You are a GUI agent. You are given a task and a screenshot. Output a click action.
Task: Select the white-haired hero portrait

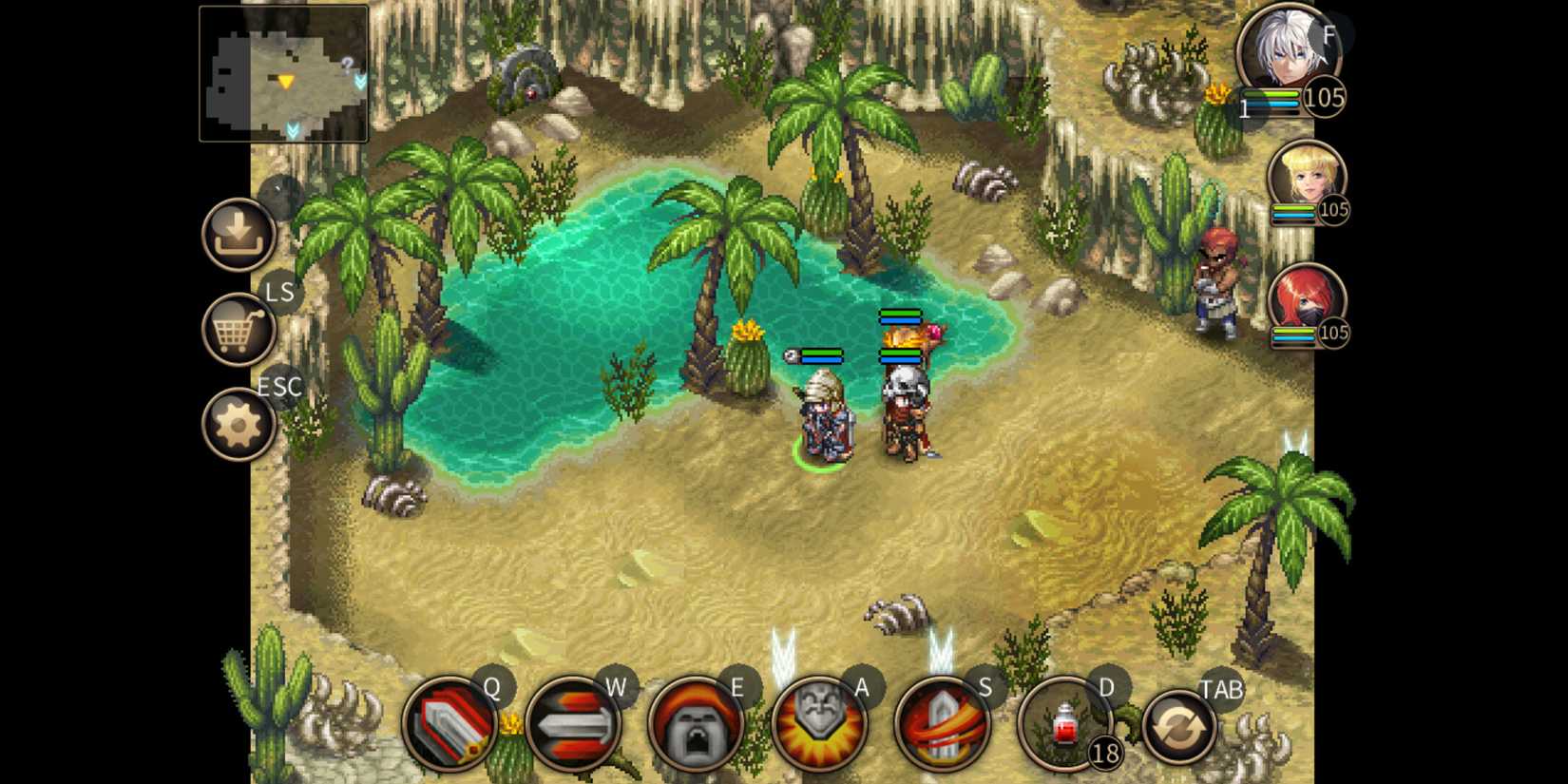1290,49
